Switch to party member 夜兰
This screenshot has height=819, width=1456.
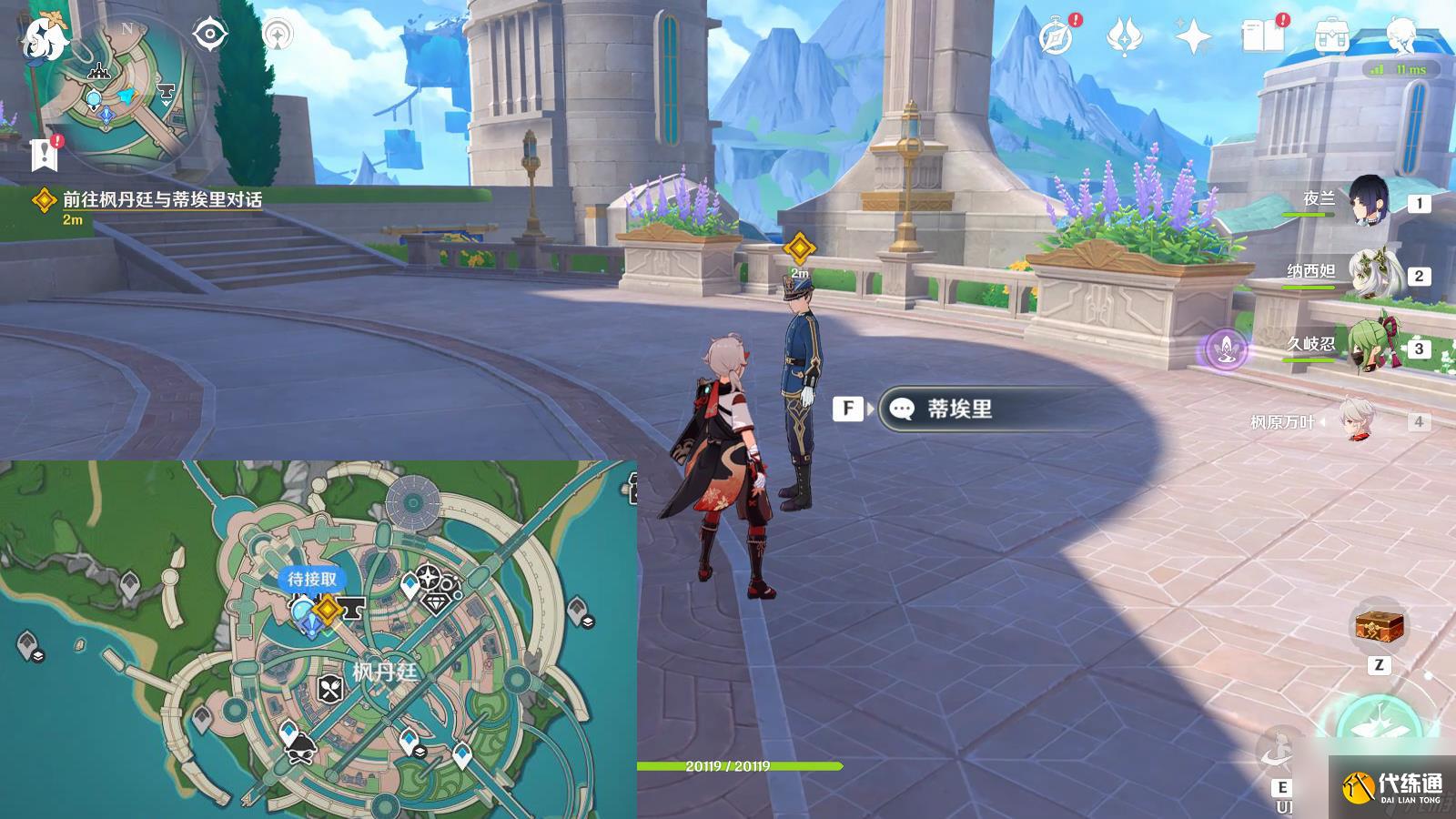tap(1368, 201)
